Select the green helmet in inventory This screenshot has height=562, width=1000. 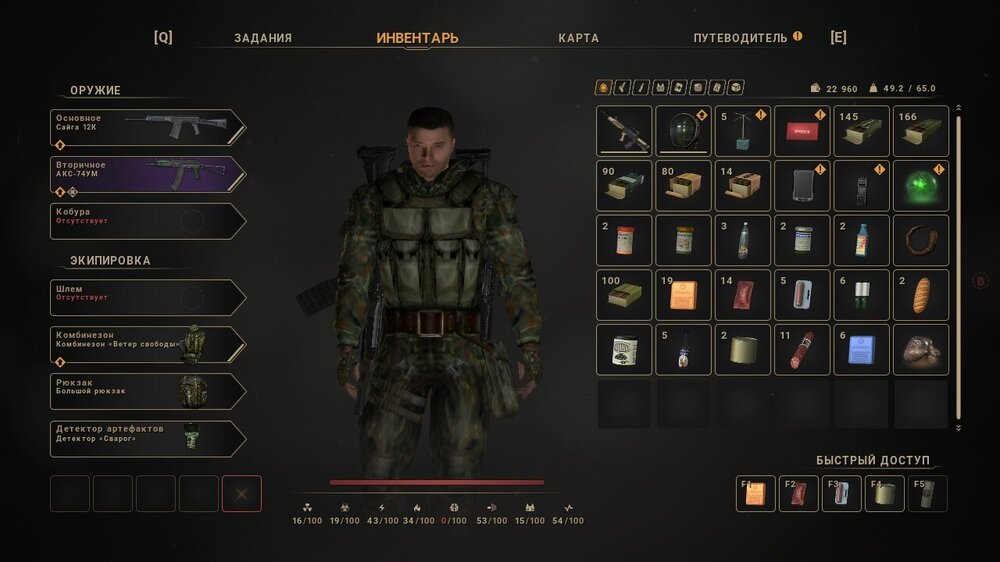[683, 131]
